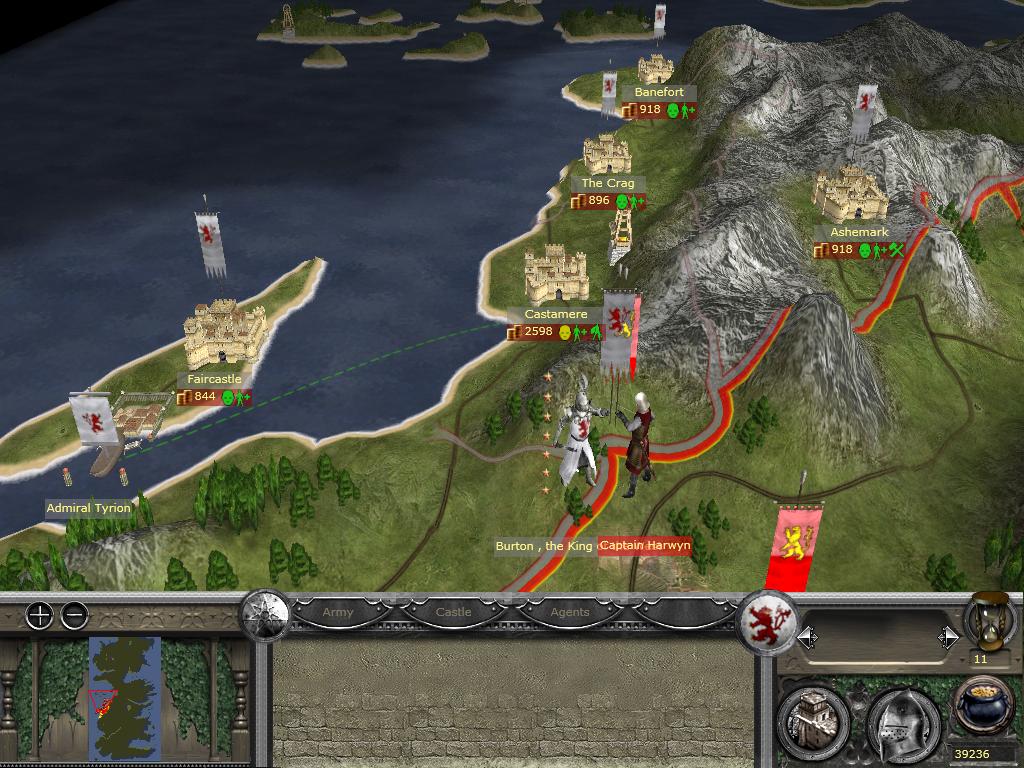Screen dimensions: 1024x768
Task: Zoom out the minimap with the minus button
Action: tap(74, 616)
